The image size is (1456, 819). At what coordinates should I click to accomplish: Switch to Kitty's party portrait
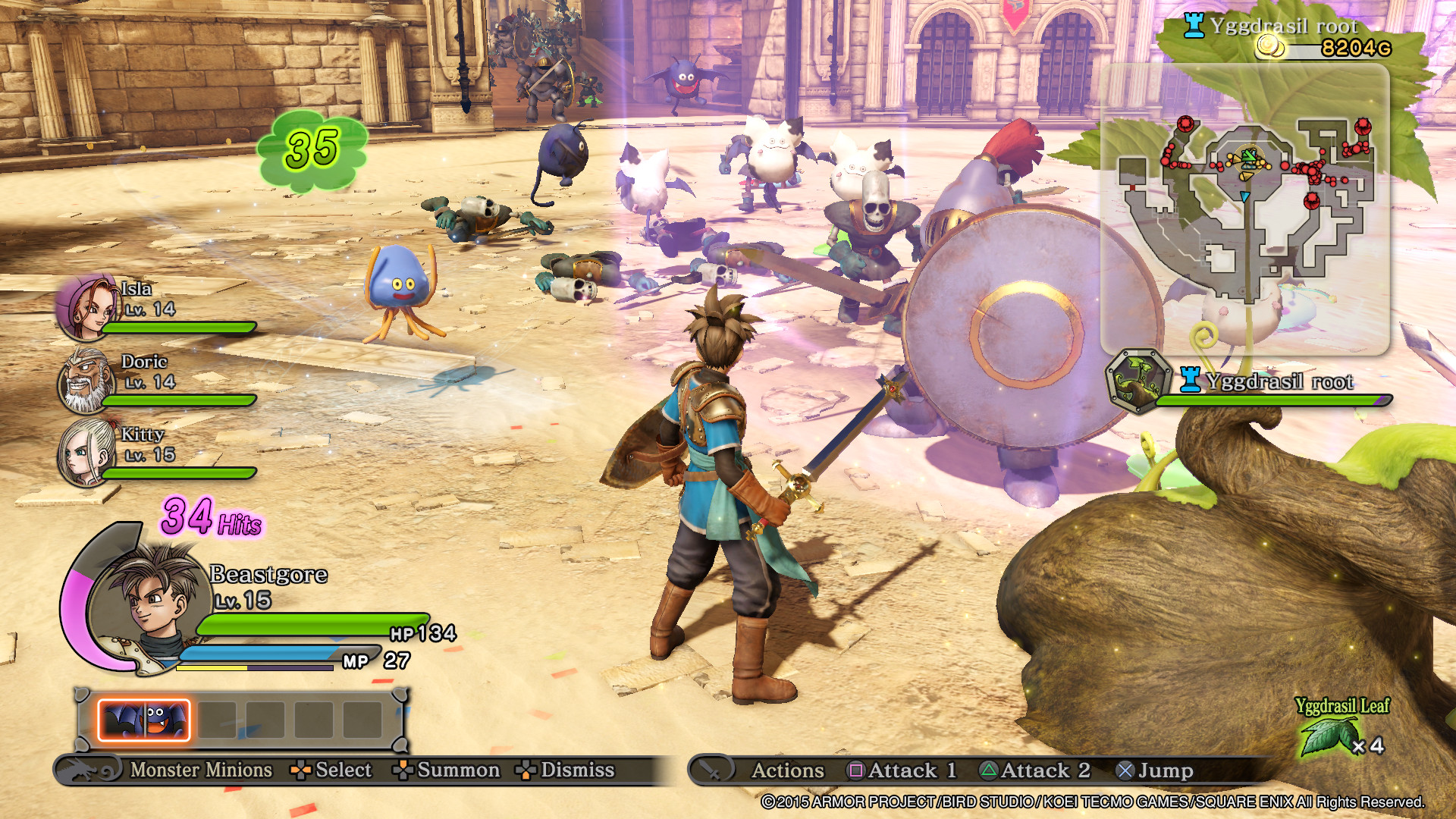pos(86,453)
